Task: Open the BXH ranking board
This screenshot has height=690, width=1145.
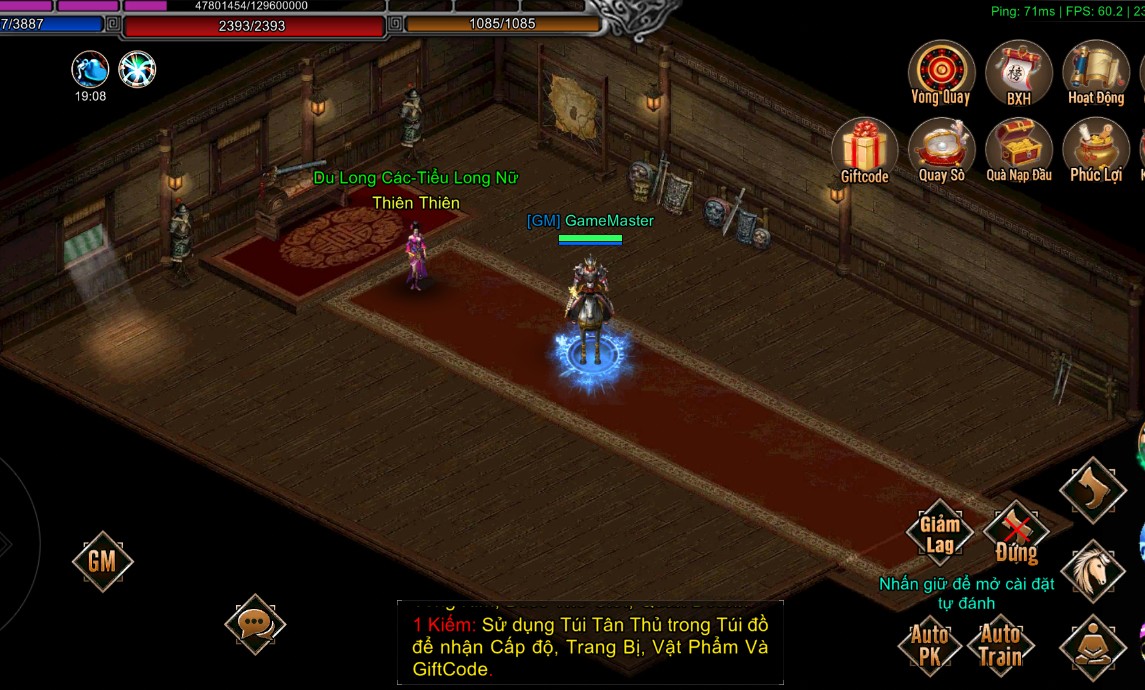Action: 1018,72
